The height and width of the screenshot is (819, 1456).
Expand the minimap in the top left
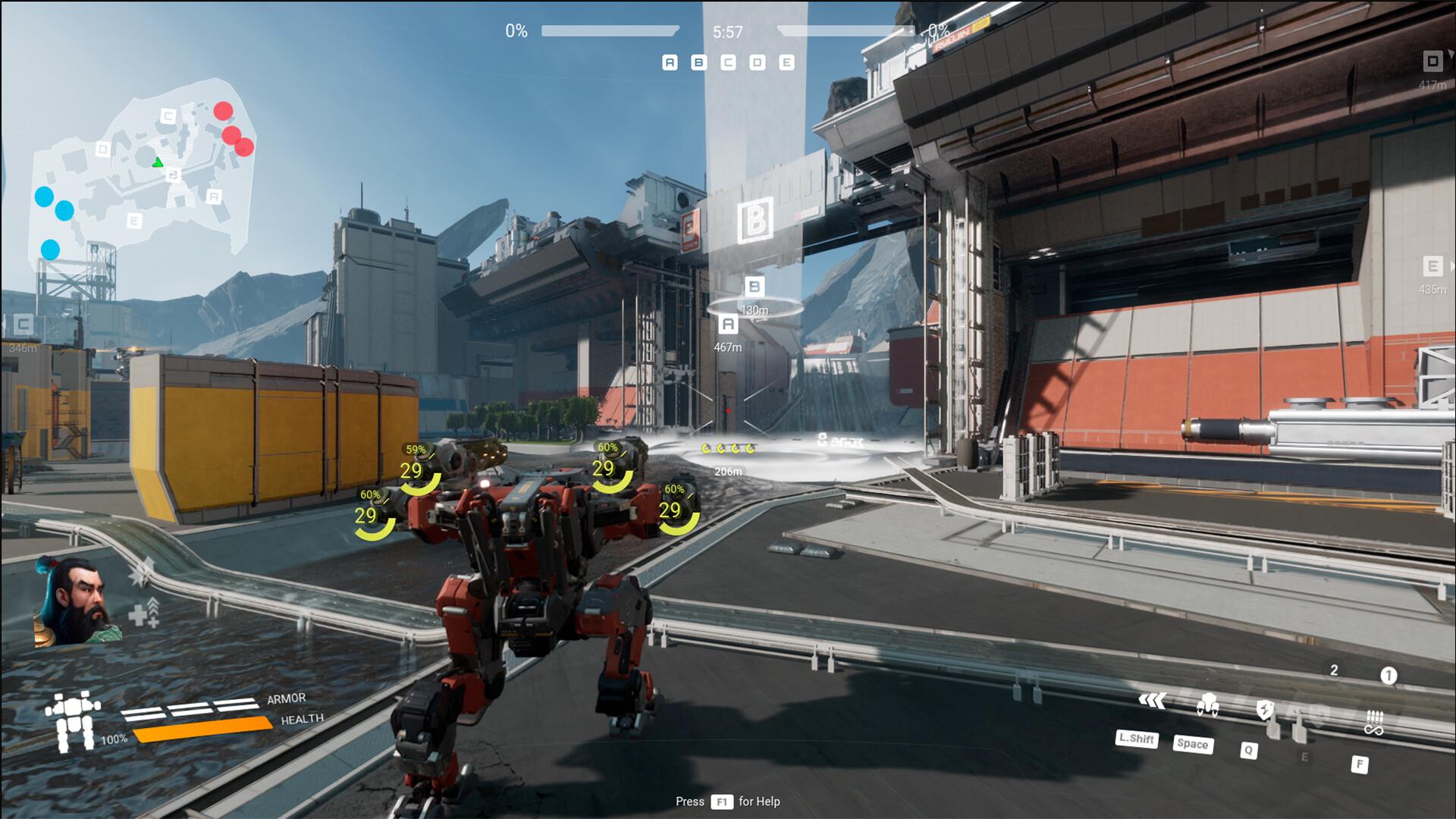[x=144, y=167]
